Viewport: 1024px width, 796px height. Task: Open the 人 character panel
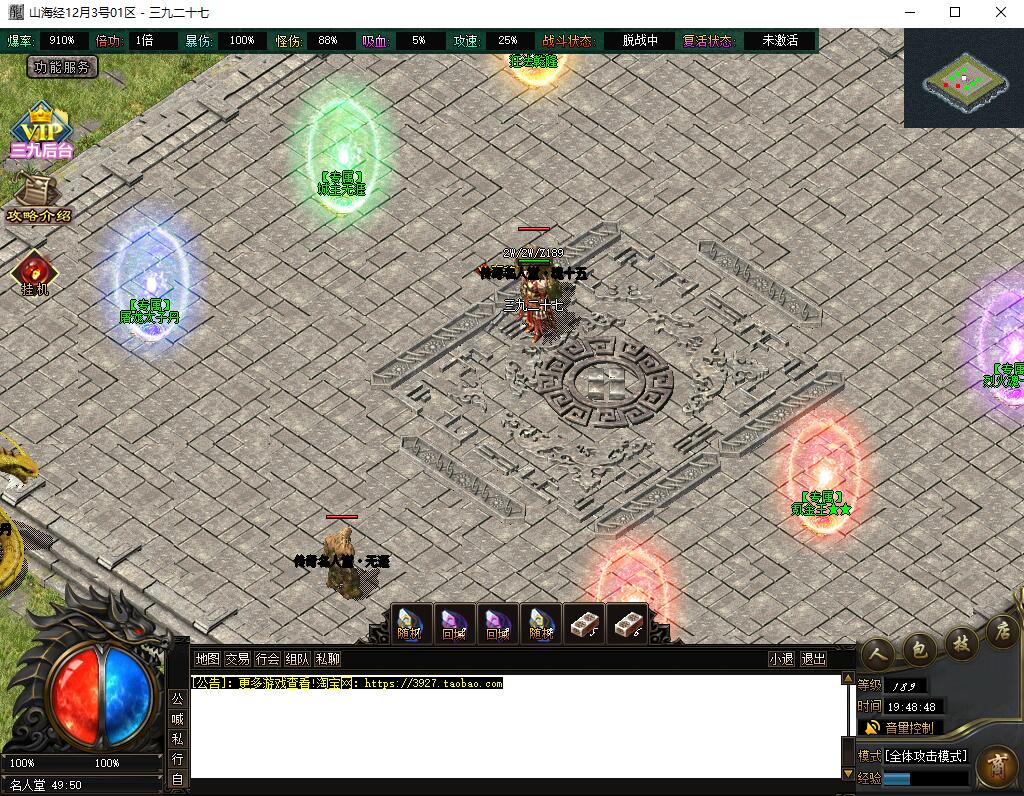pyautogui.click(x=877, y=653)
